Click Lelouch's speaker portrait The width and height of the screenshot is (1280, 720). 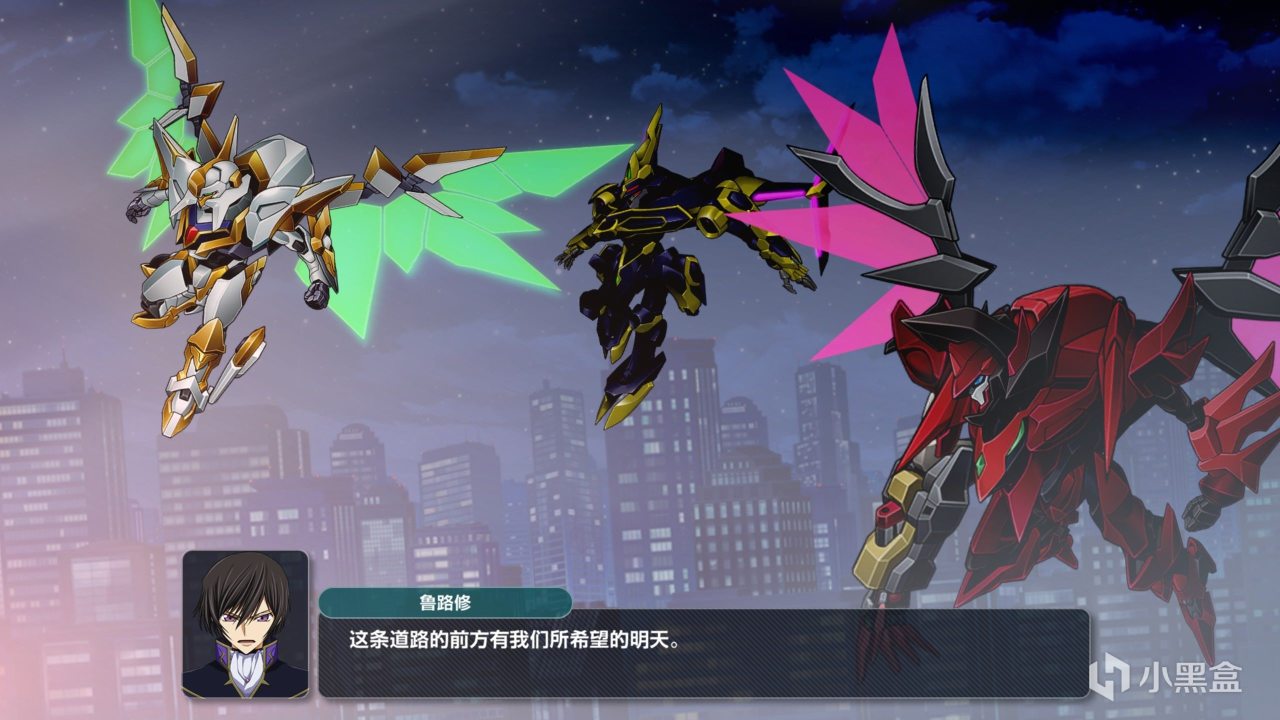(245, 624)
